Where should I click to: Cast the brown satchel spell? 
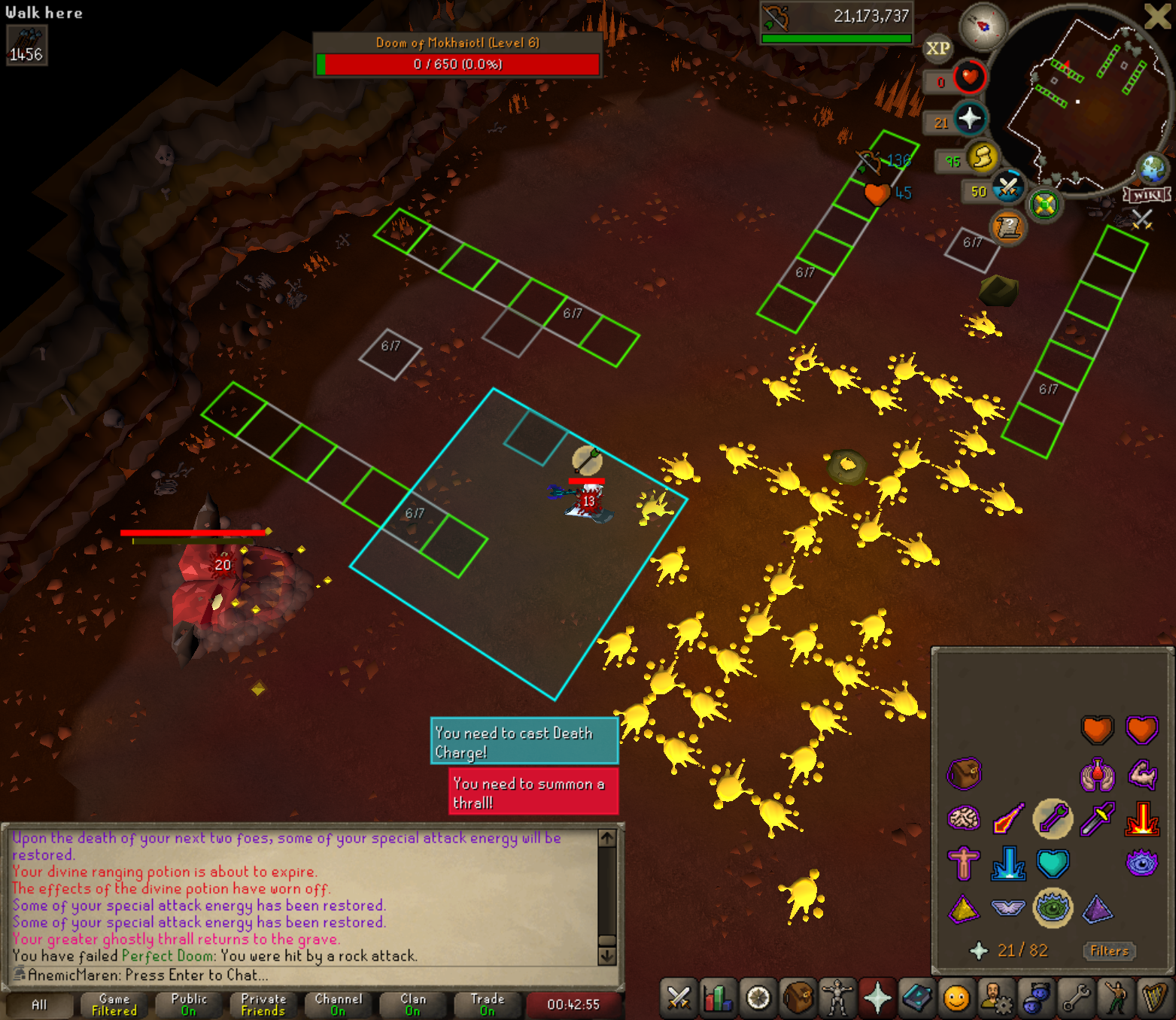964,773
